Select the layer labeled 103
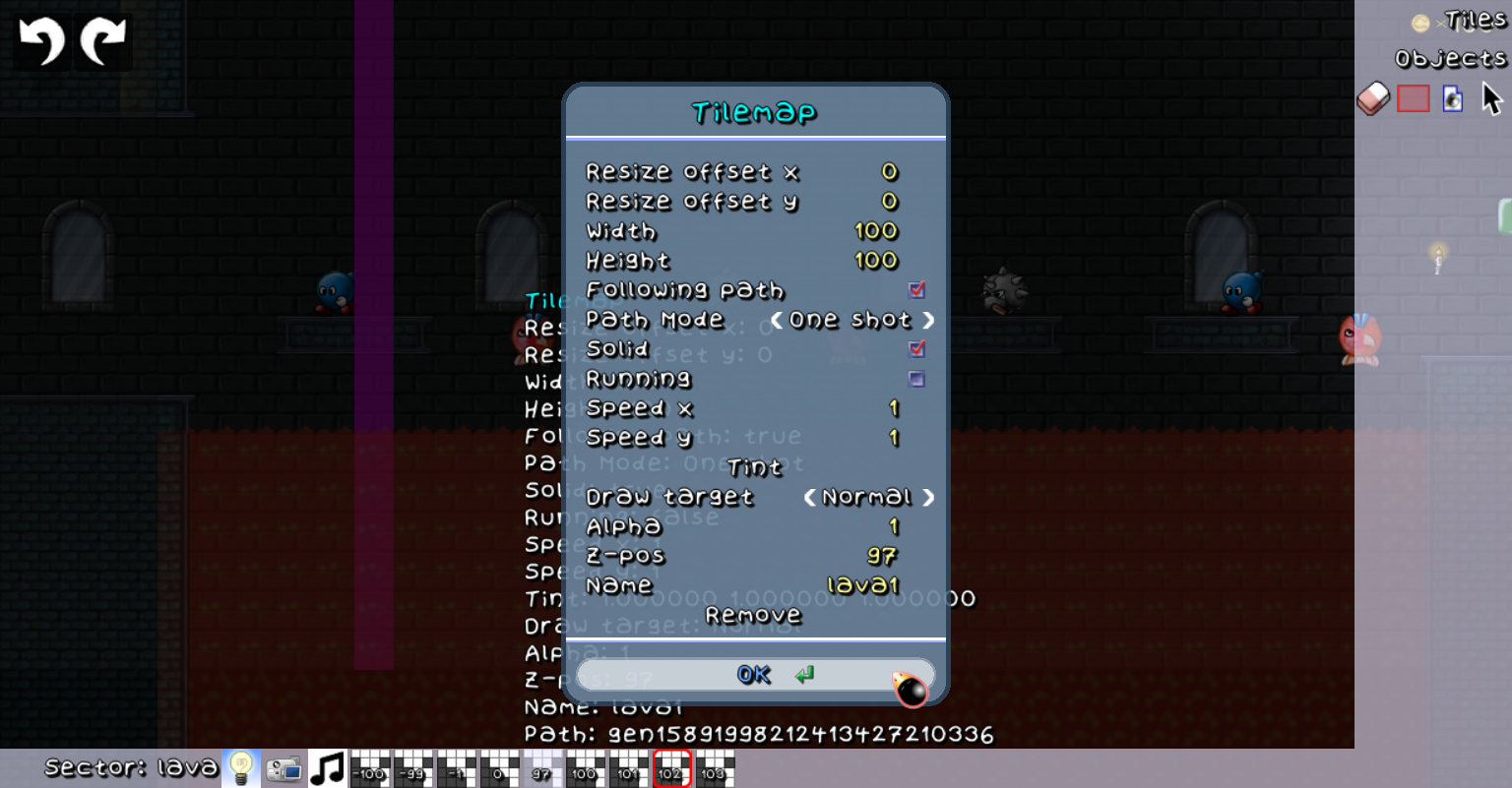 [x=715, y=768]
